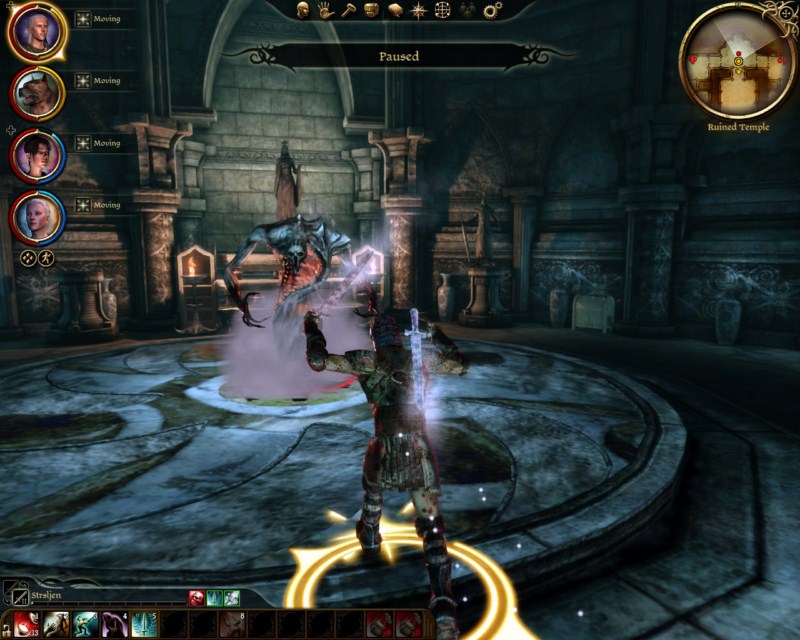Image resolution: width=800 pixels, height=640 pixels.
Task: Open the hammer icon menu
Action: click(348, 10)
